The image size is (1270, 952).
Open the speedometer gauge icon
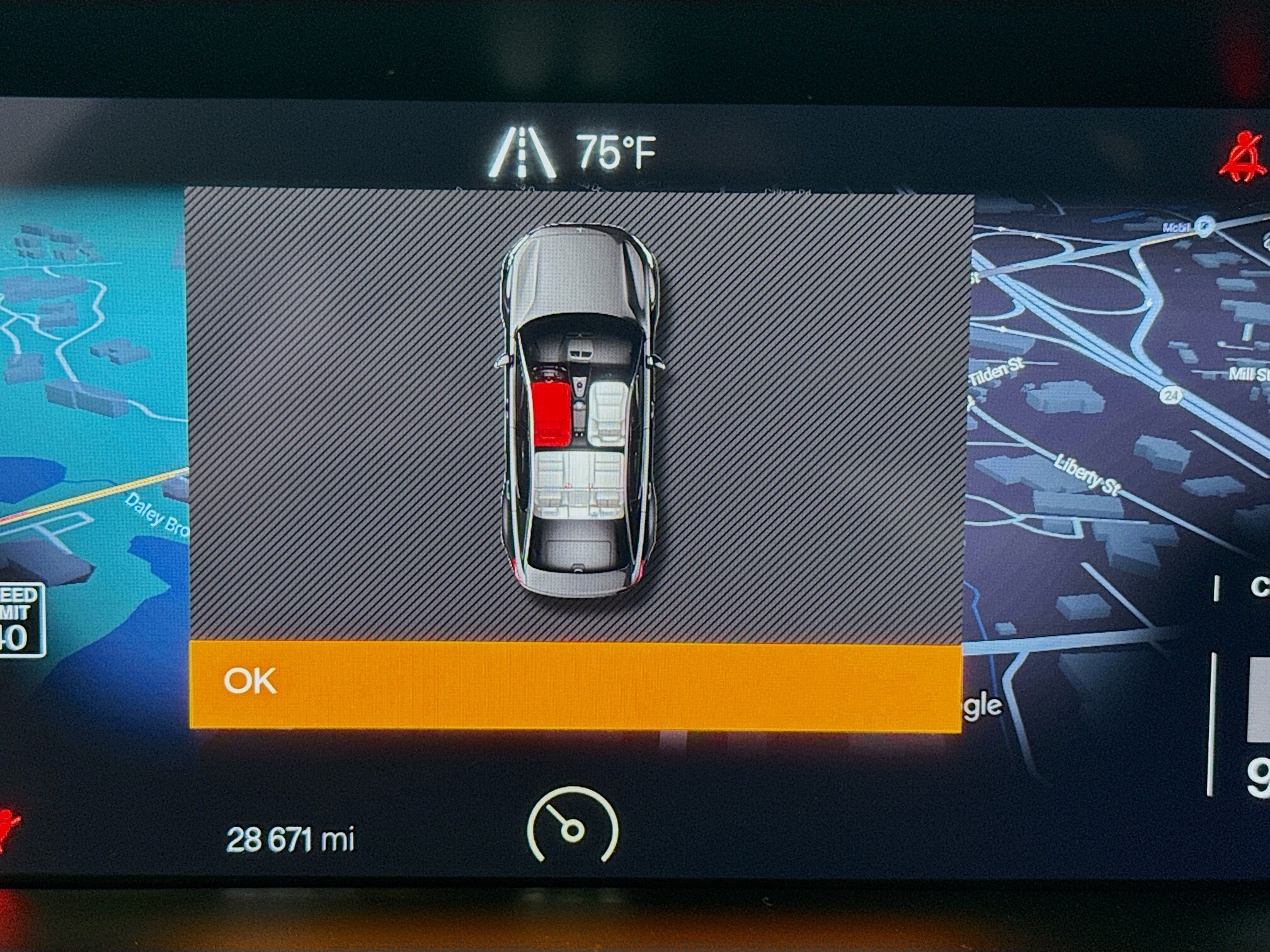(573, 825)
